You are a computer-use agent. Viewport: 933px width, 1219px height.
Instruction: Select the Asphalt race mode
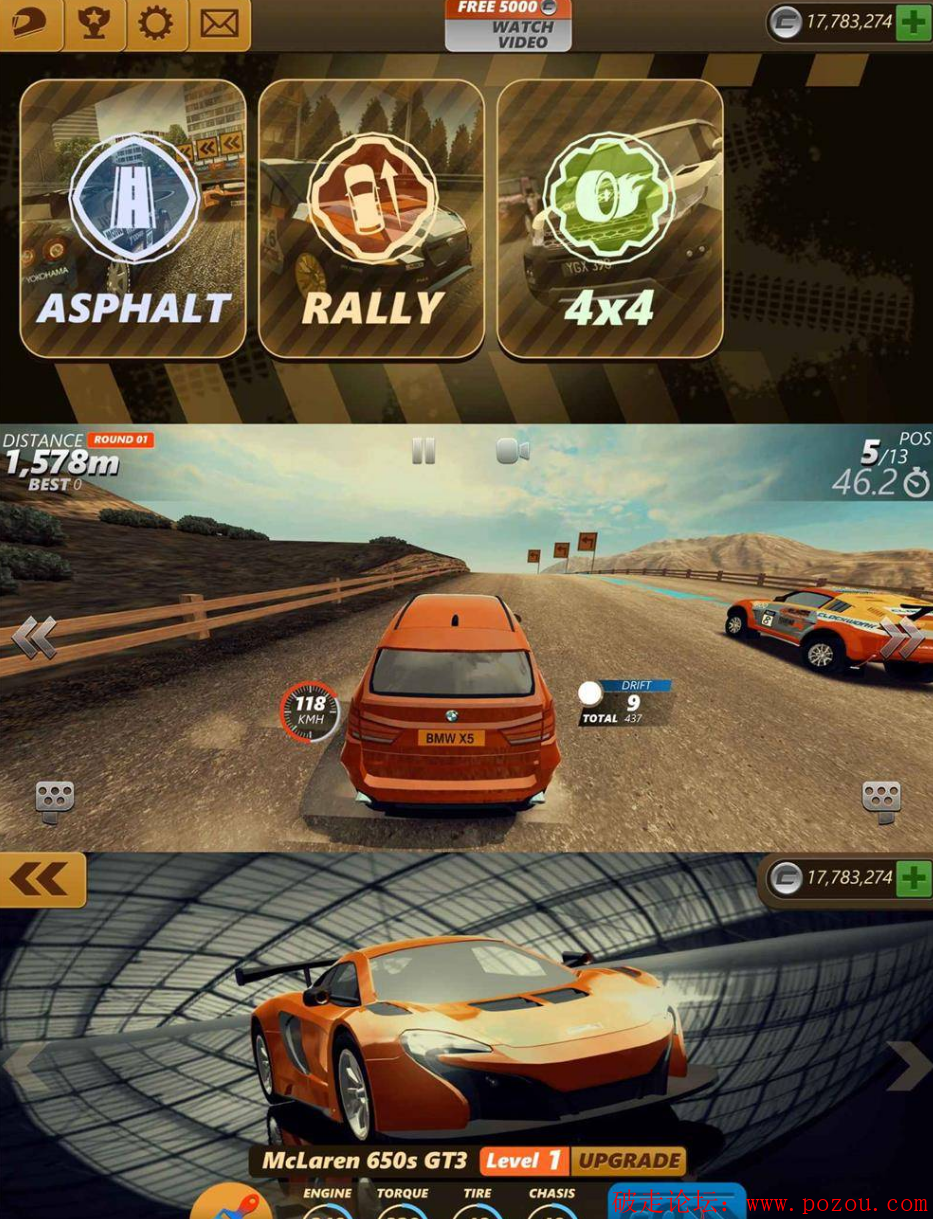tap(133, 218)
